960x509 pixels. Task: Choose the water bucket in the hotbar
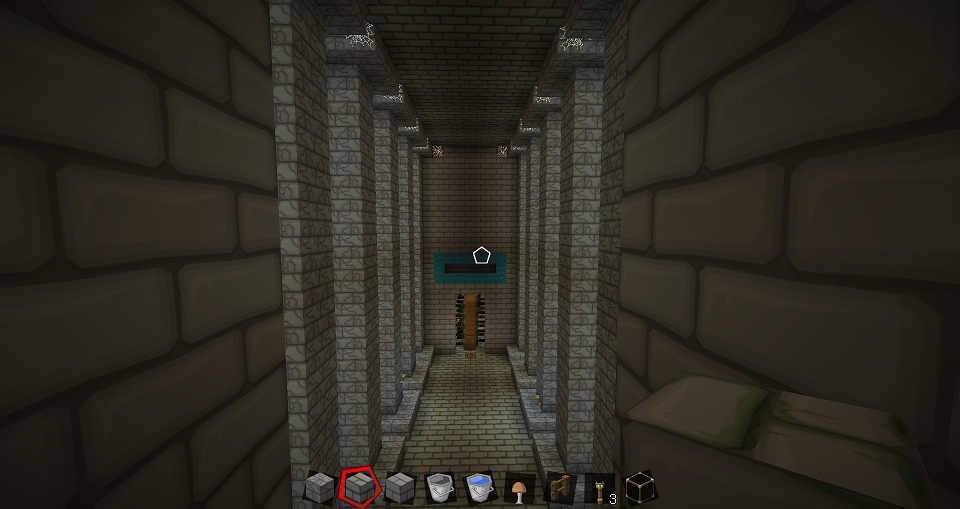[x=479, y=488]
